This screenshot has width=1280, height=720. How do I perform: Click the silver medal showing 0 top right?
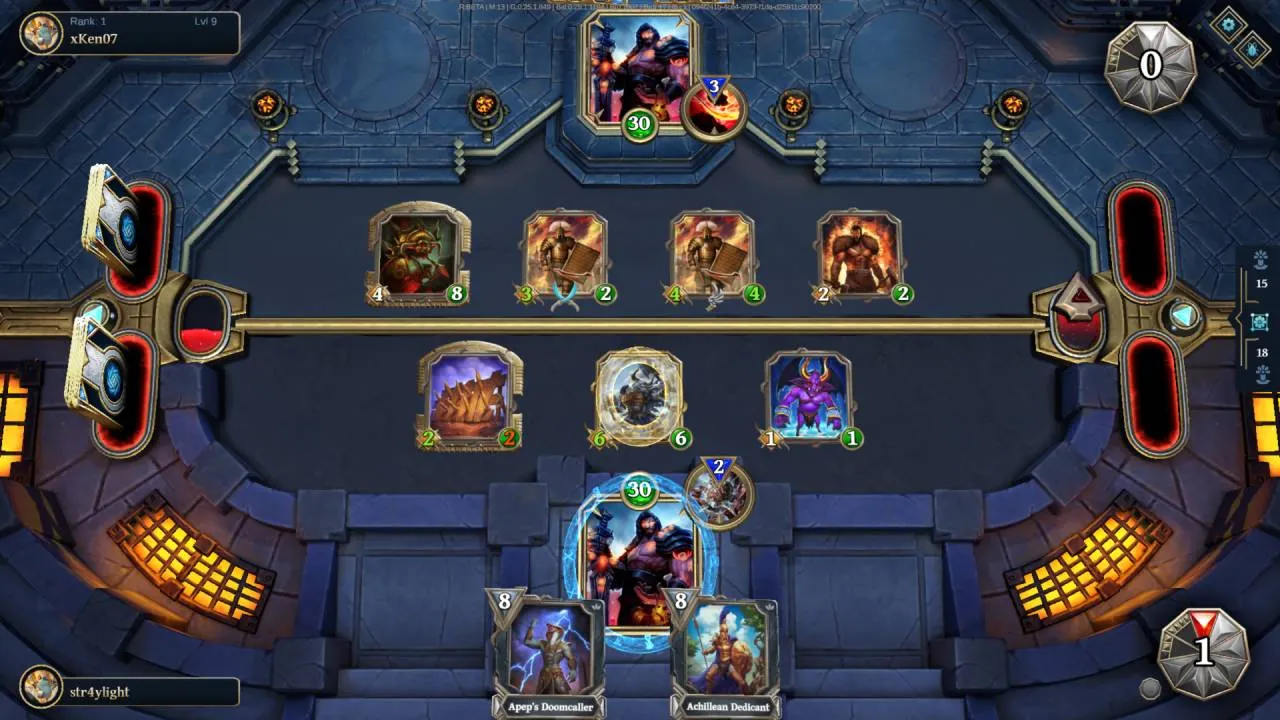click(1150, 65)
